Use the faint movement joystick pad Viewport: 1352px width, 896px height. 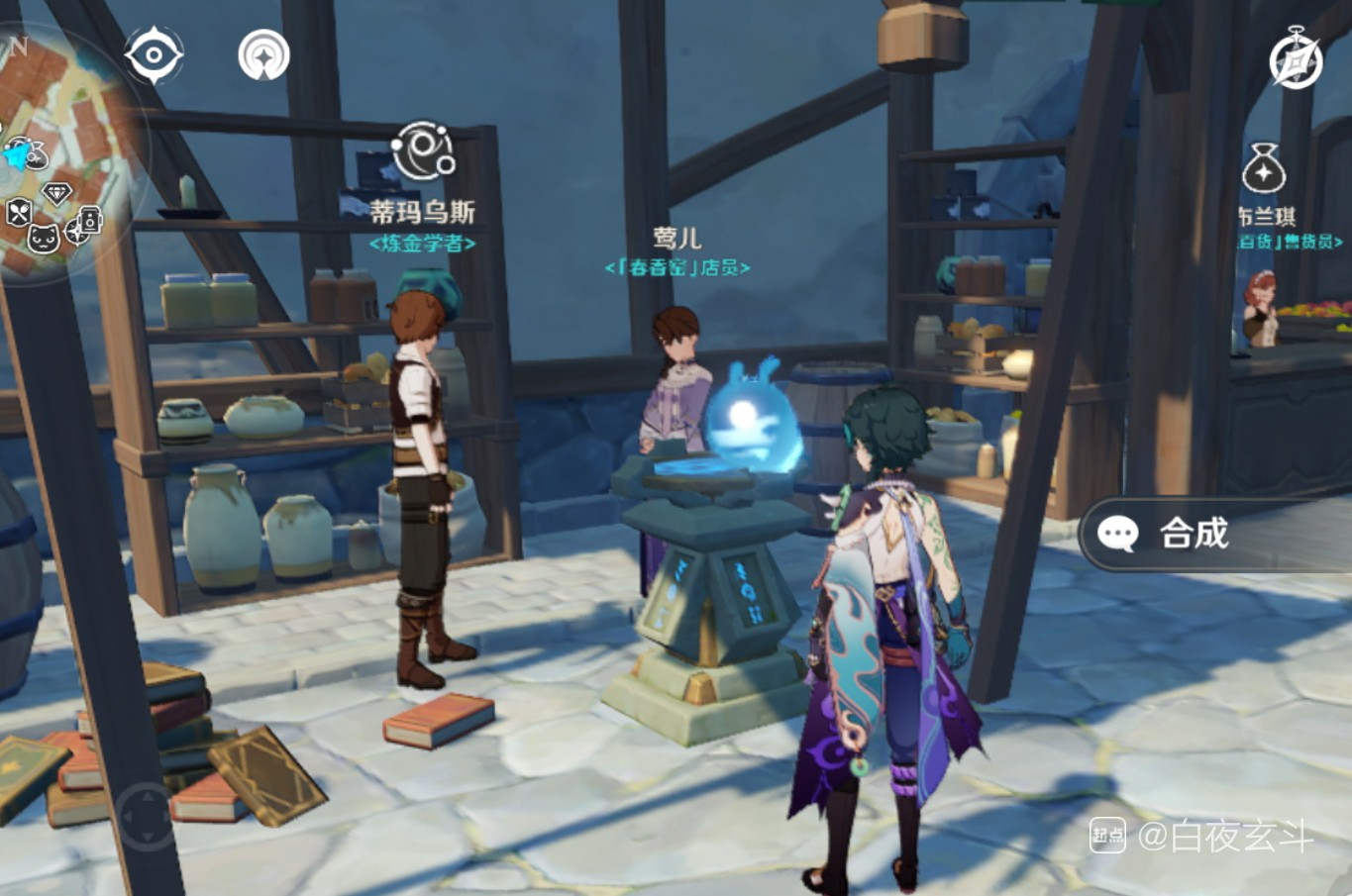click(146, 818)
